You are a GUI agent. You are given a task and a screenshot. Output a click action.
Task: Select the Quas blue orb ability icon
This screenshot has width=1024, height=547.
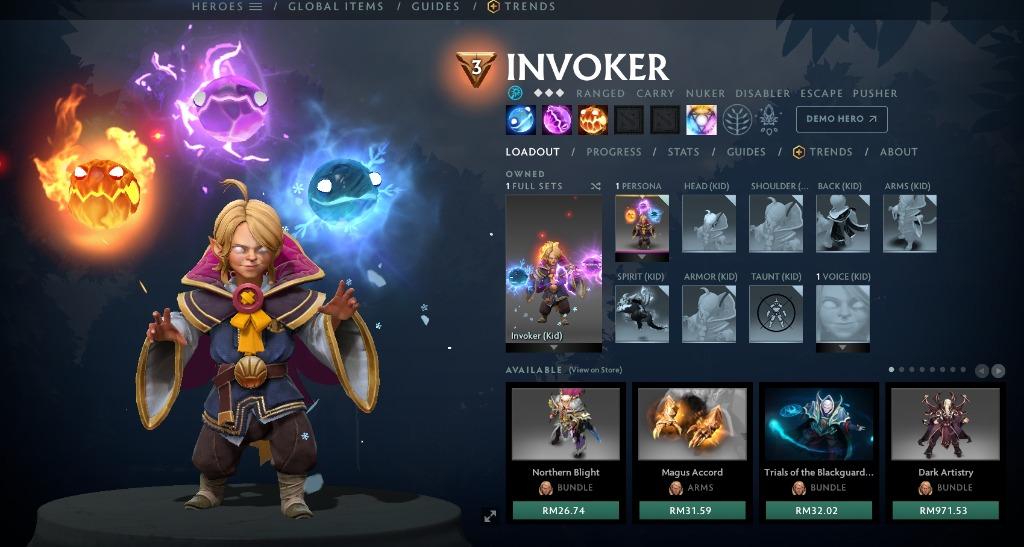(x=520, y=120)
